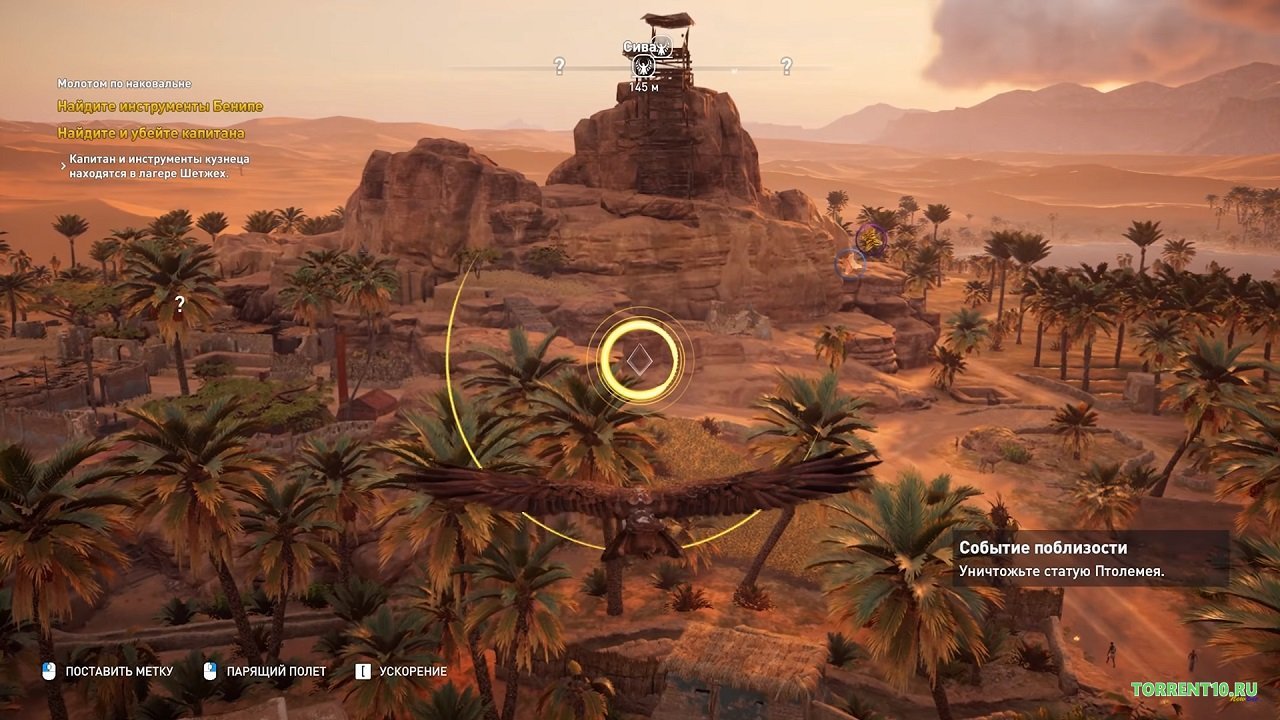The width and height of the screenshot is (1280, 720).
Task: Toggle the yellow targeting reticle diamond
Action: coord(640,359)
